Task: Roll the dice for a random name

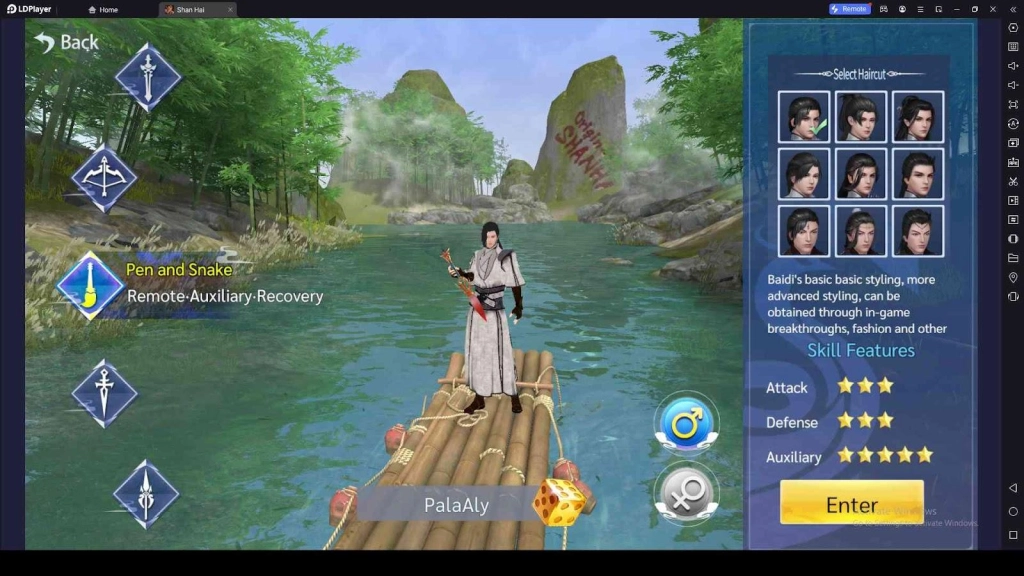Action: click(557, 502)
